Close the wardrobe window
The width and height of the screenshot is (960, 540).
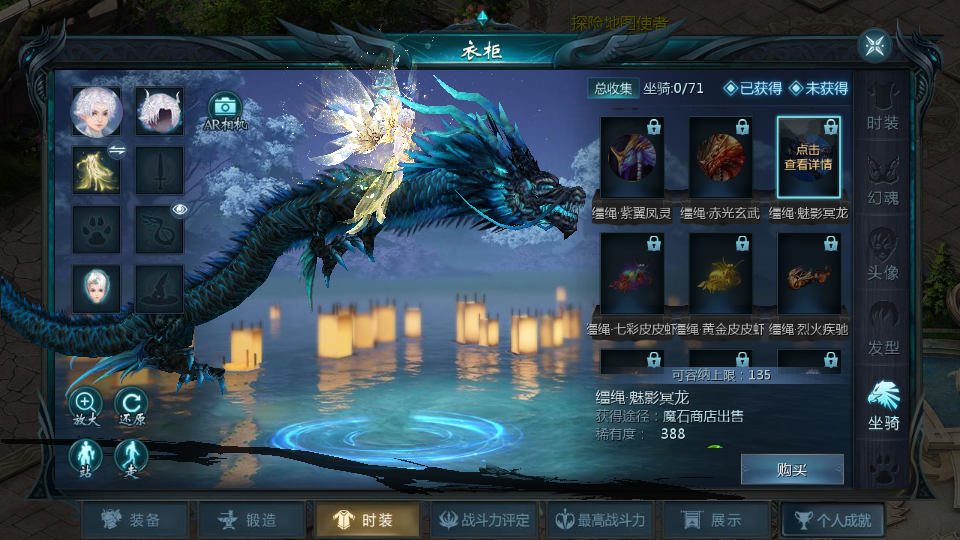point(875,45)
